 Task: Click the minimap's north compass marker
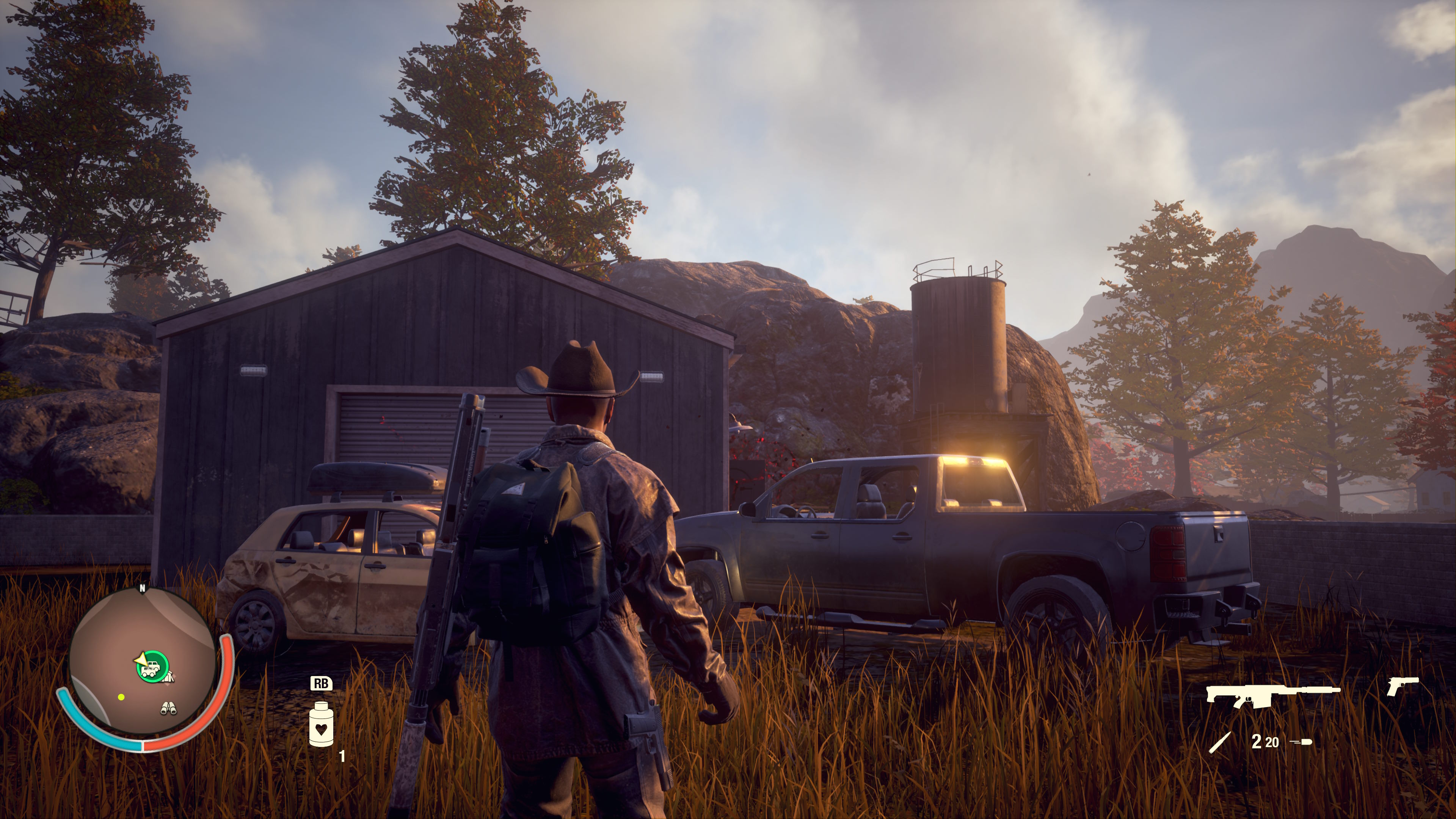click(x=143, y=588)
